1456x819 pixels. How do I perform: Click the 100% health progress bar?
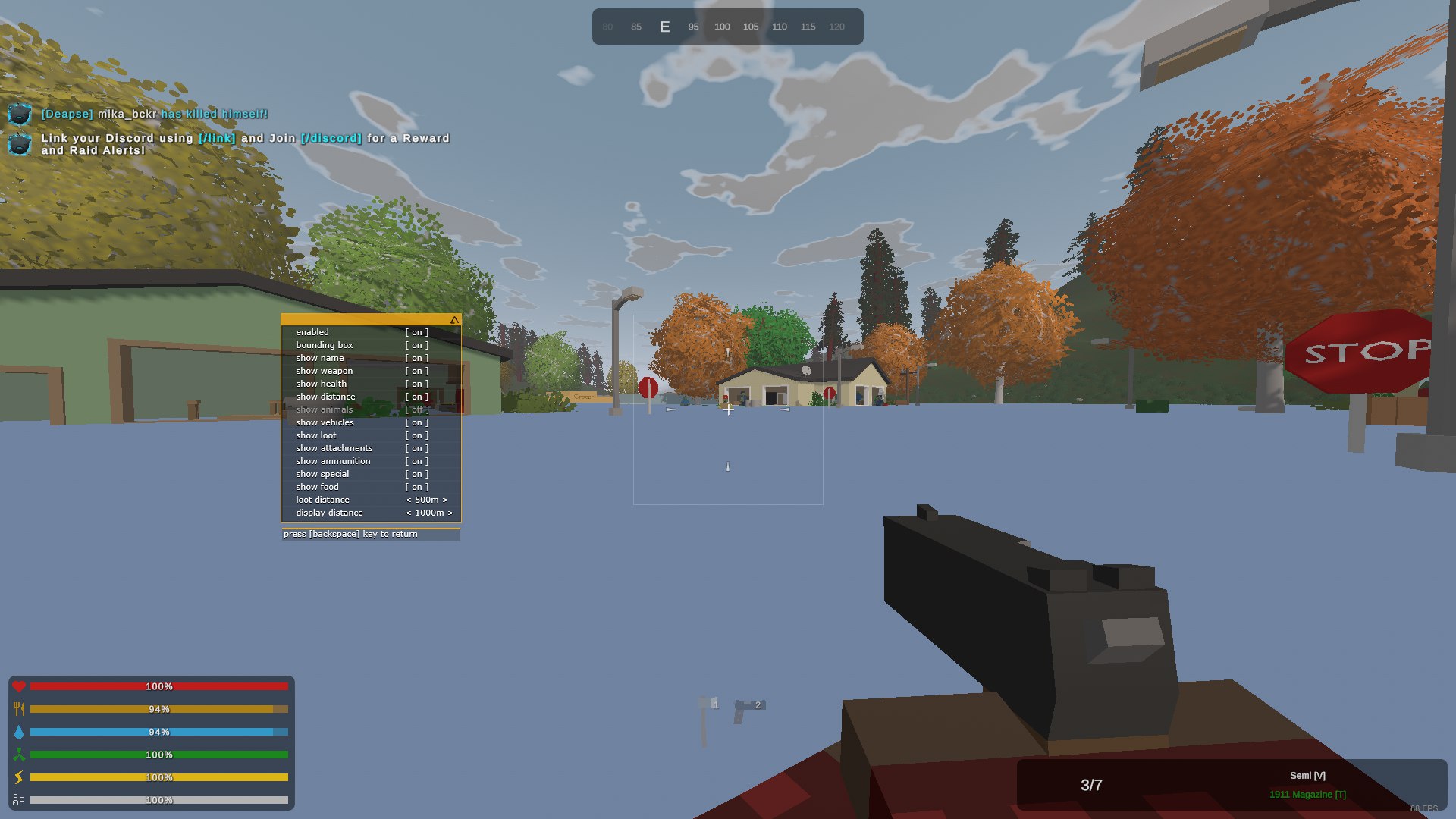tap(159, 686)
